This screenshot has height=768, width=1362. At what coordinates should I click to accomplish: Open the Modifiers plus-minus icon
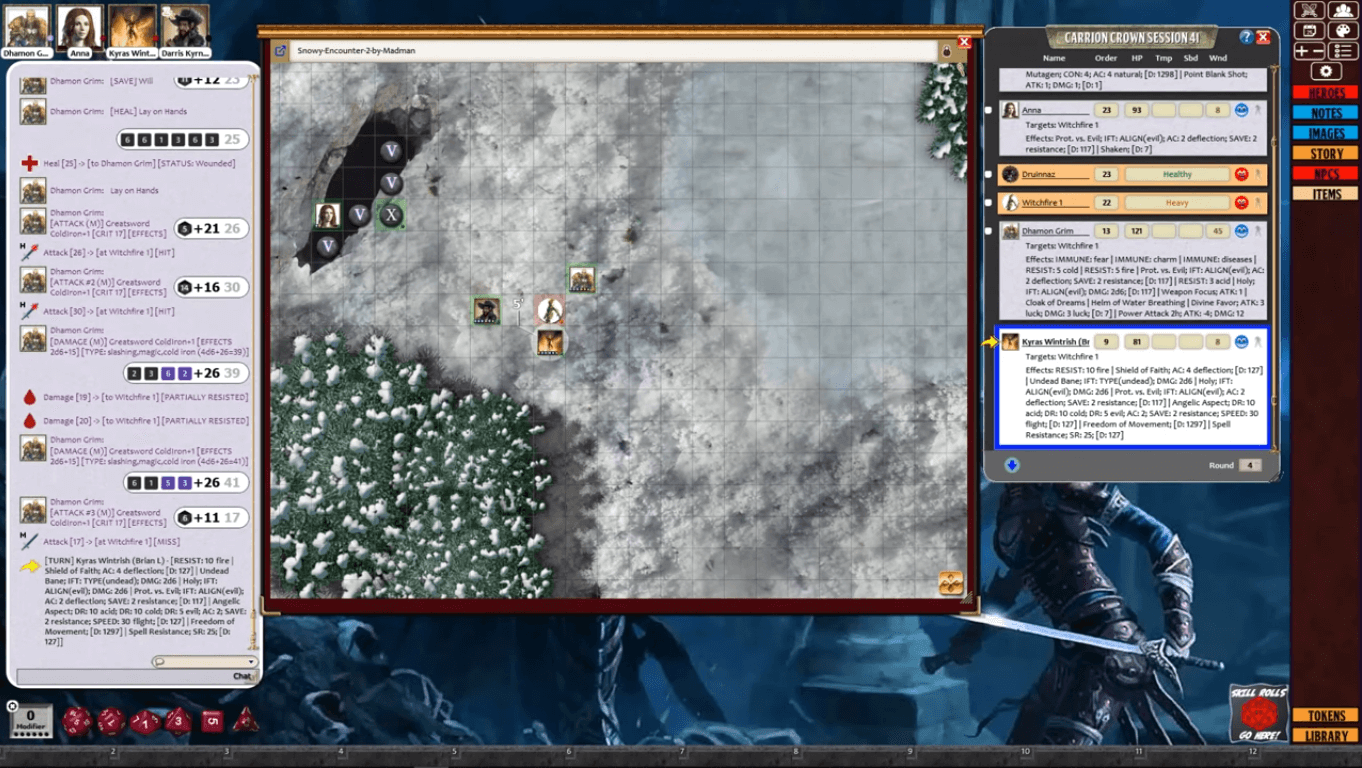1309,50
